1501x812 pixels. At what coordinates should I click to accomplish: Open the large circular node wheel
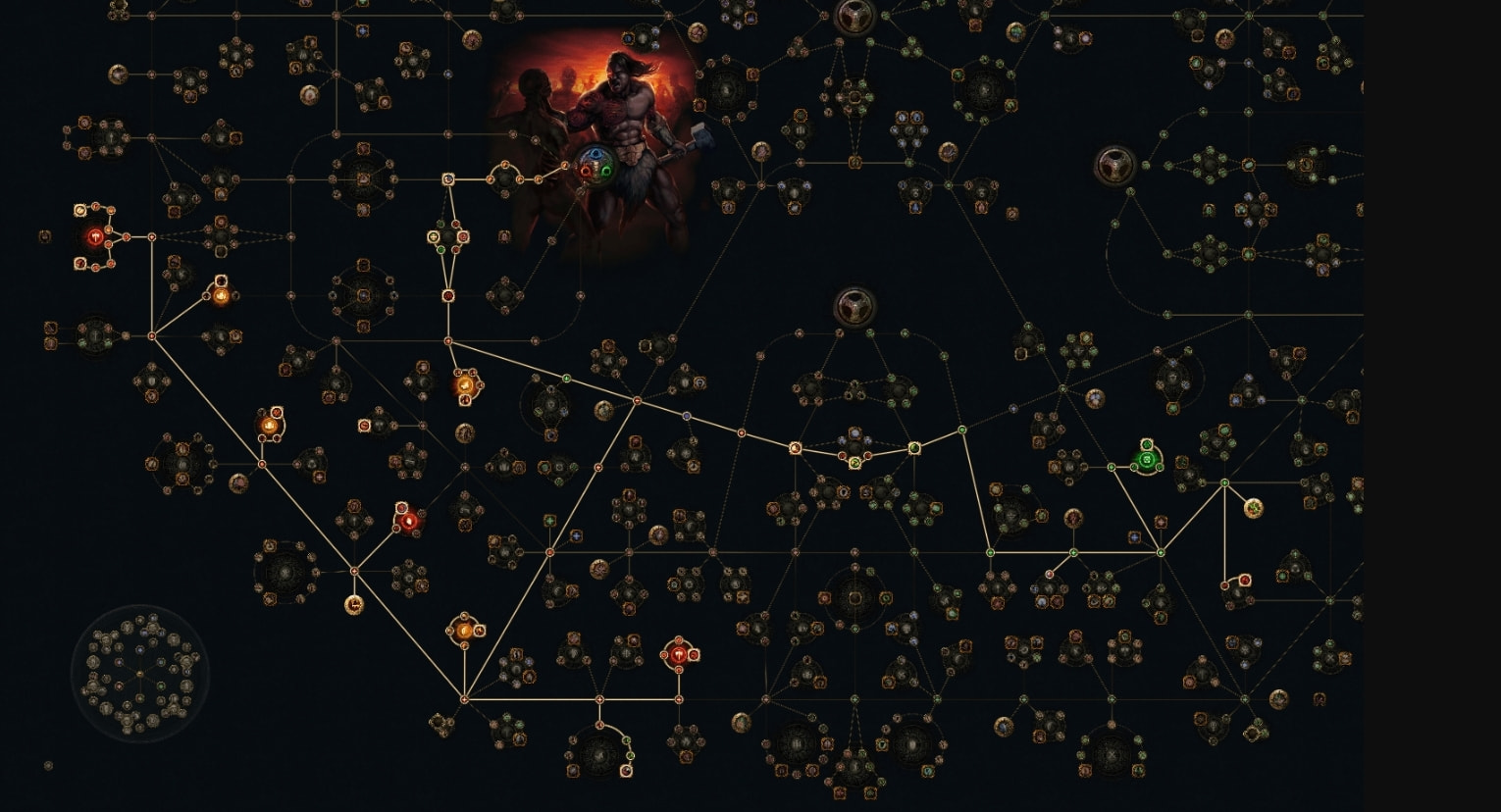point(139,673)
